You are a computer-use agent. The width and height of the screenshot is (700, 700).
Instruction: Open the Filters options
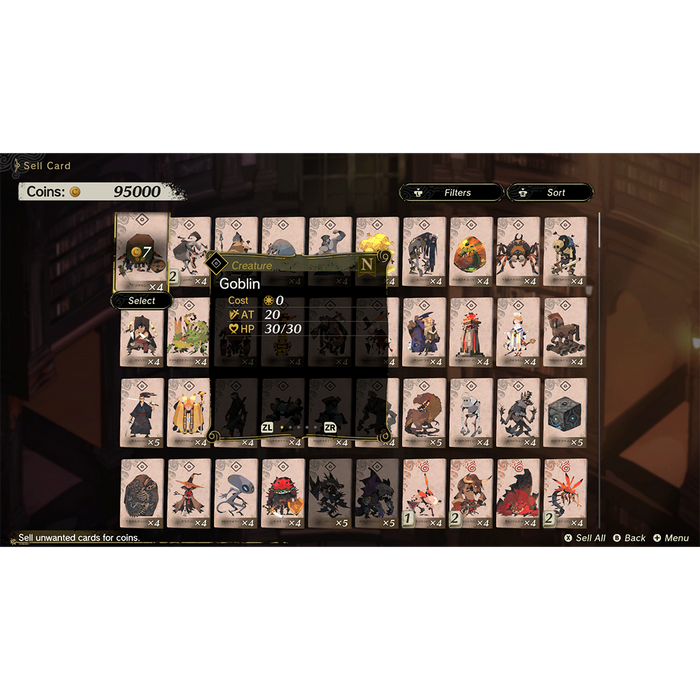(450, 192)
